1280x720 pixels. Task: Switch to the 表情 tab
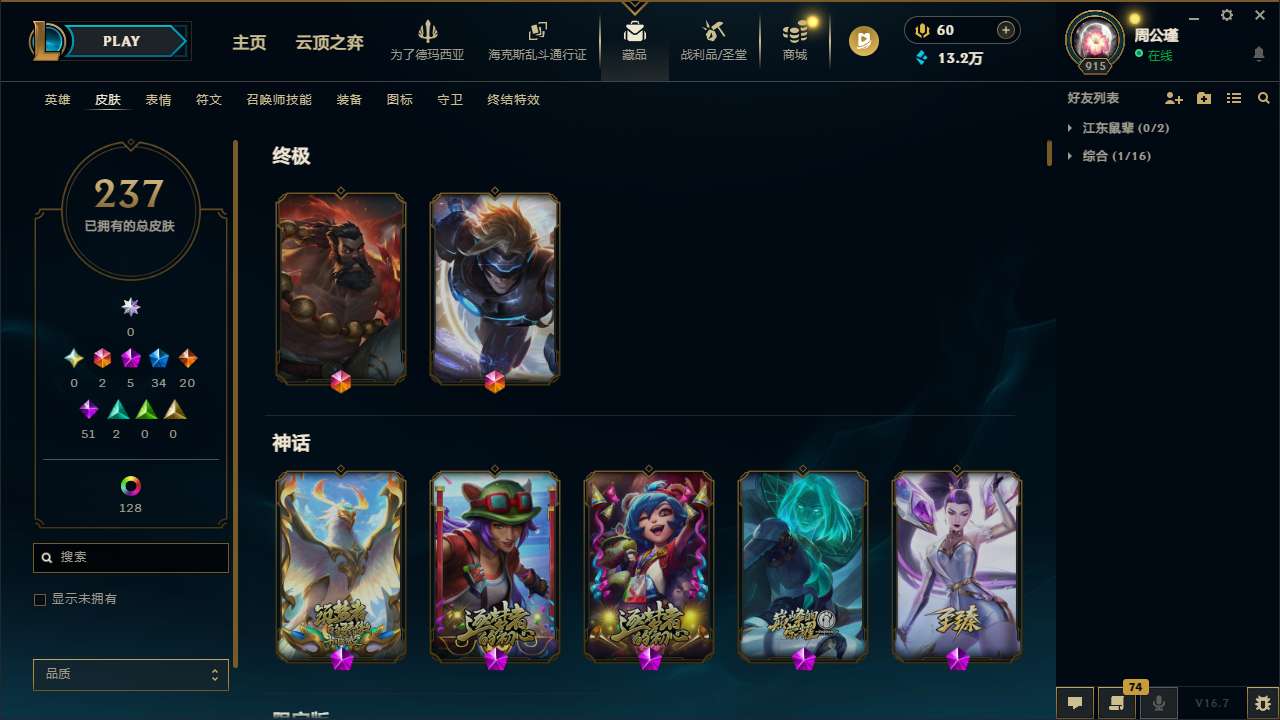coord(158,100)
